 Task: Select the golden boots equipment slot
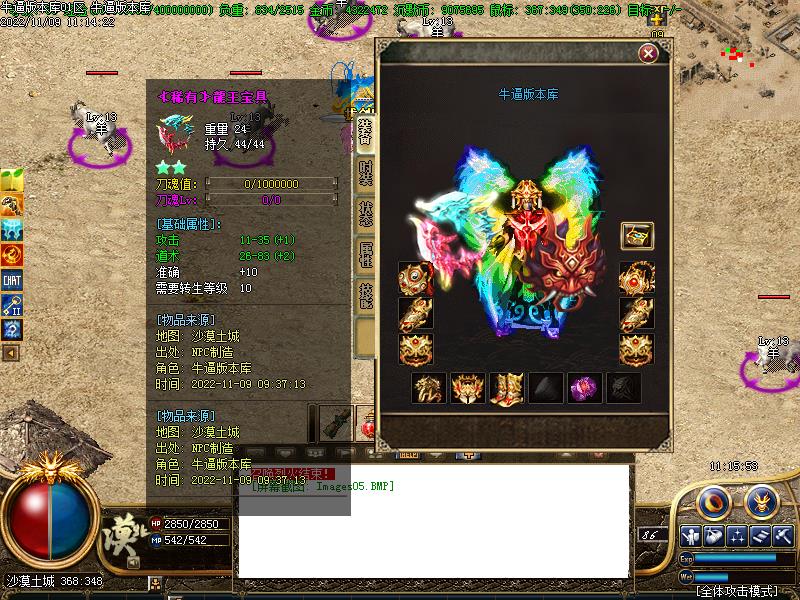505,388
